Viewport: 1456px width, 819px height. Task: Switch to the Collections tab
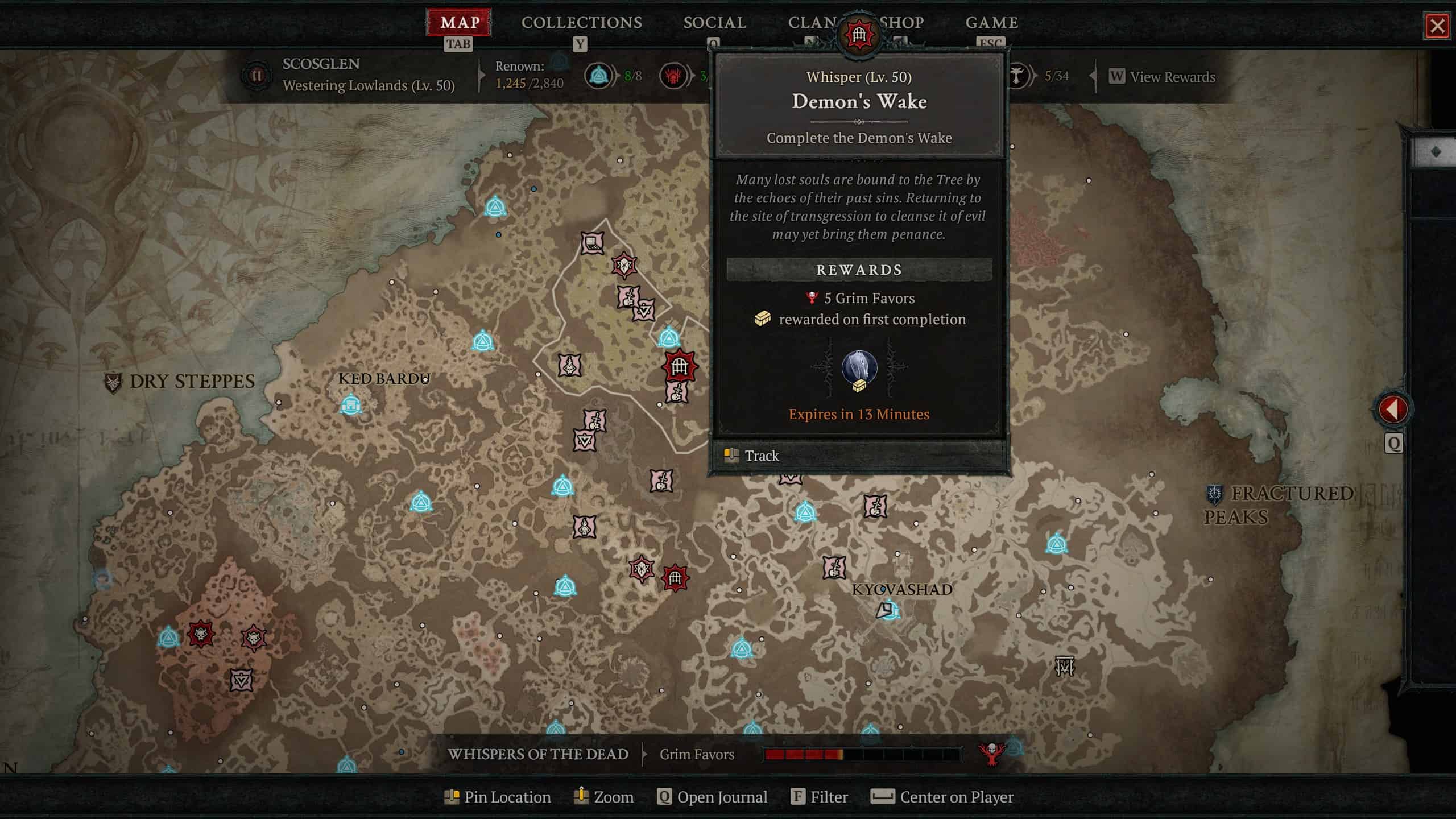pos(581,23)
